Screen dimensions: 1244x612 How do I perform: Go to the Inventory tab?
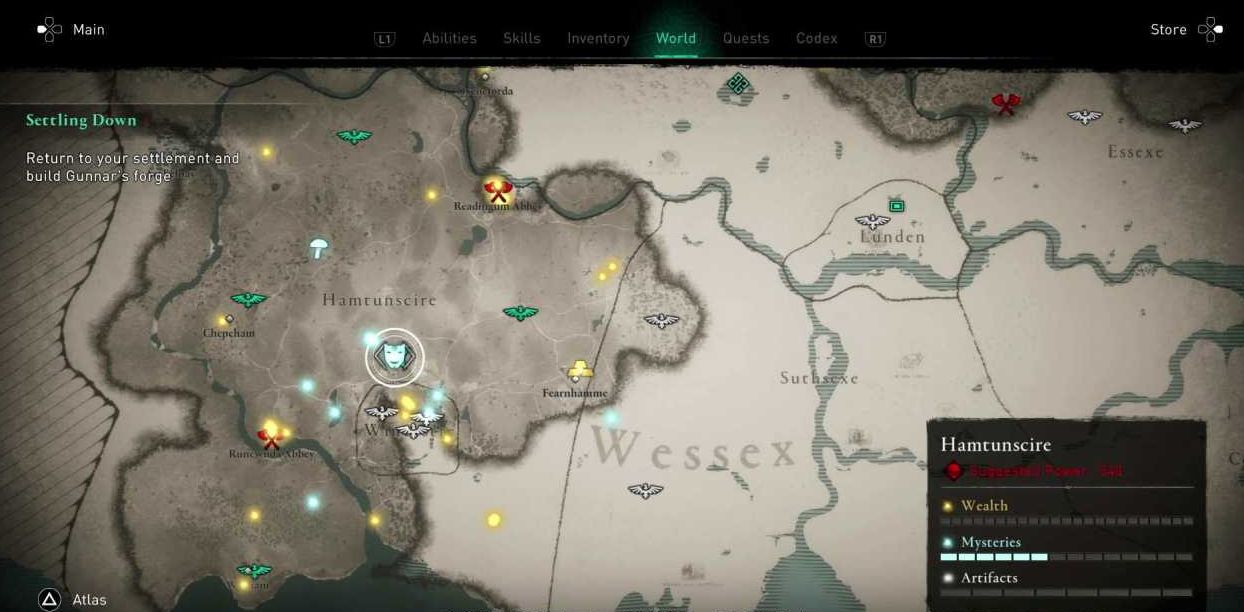point(598,38)
